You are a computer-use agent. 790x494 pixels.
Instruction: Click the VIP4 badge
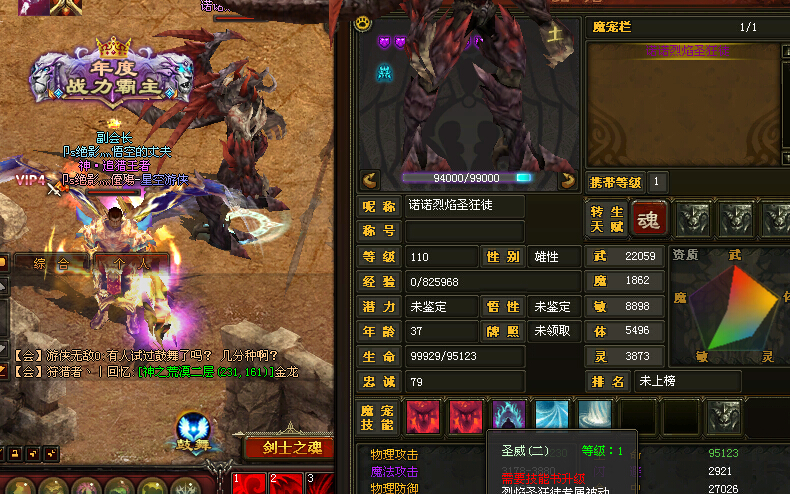(30, 180)
